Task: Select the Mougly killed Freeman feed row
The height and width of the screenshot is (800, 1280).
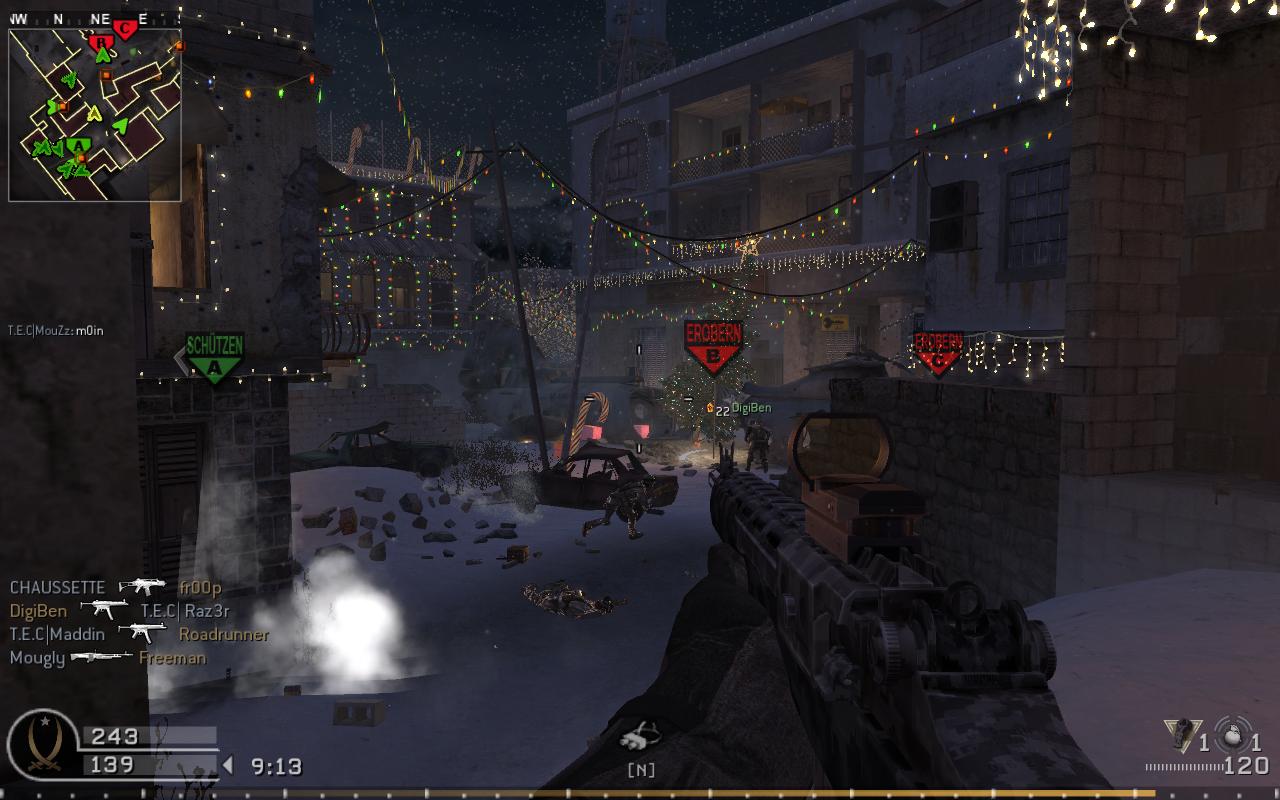Action: 107,657
